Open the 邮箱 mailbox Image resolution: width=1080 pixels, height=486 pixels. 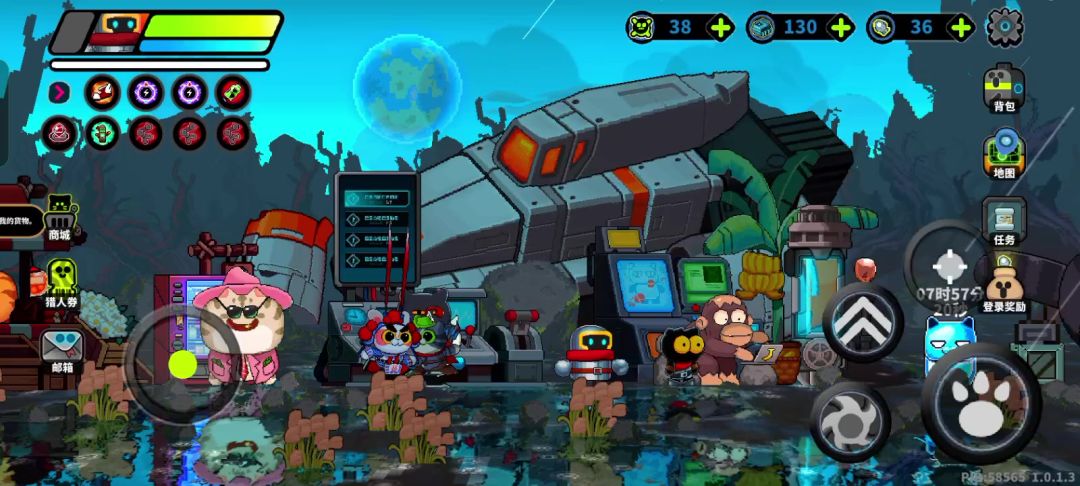pos(61,349)
